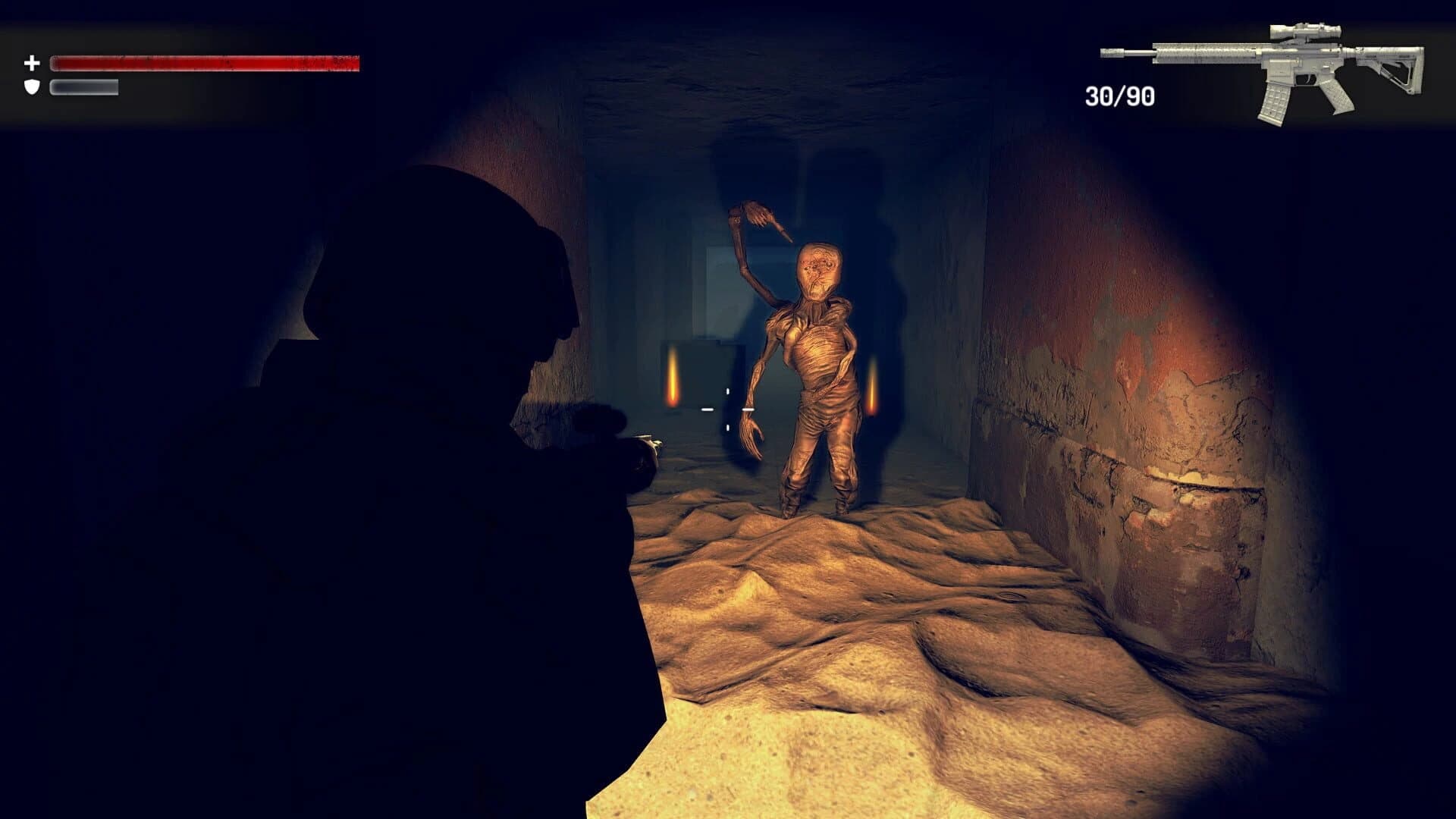
Task: Click the red health bar
Action: coord(205,64)
